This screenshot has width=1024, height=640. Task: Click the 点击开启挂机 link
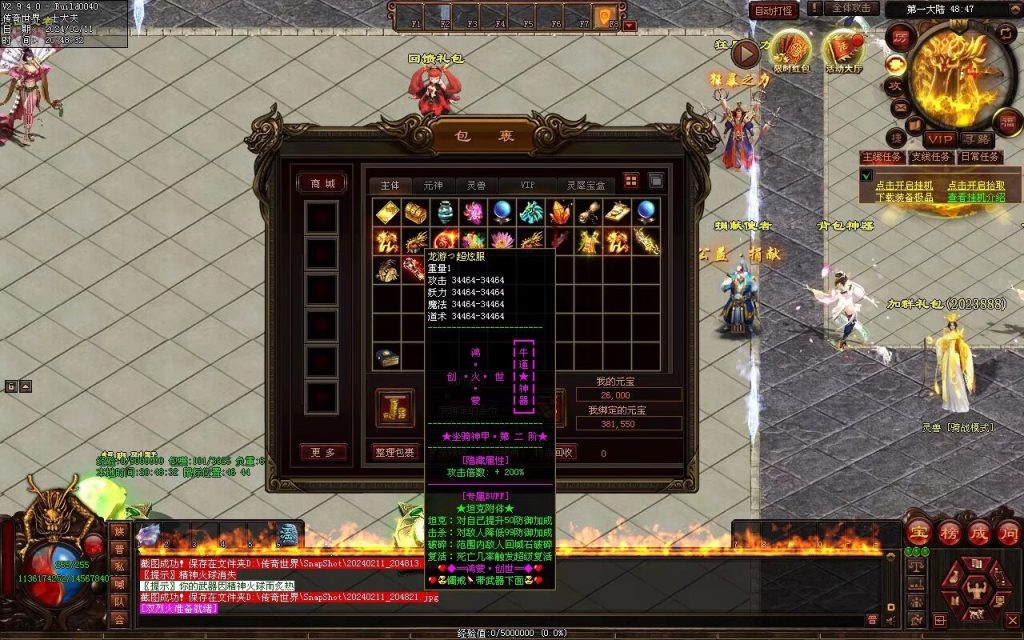click(904, 185)
